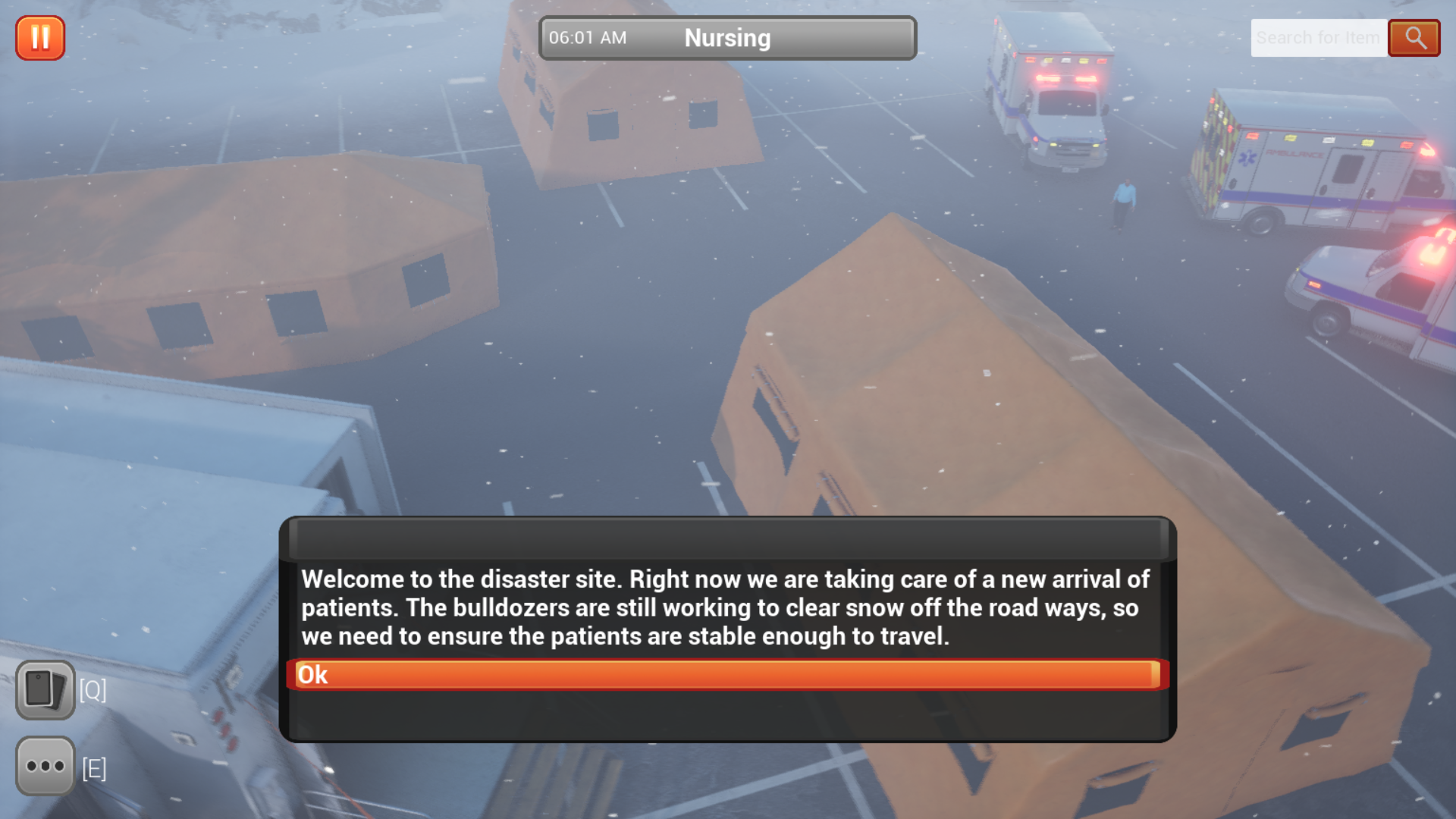
Task: Pause the game with the orange button
Action: (x=40, y=38)
